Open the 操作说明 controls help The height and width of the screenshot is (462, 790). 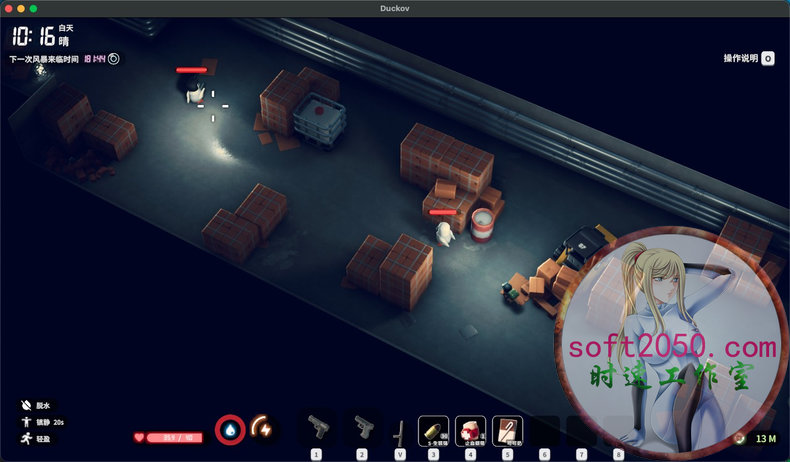(x=767, y=58)
